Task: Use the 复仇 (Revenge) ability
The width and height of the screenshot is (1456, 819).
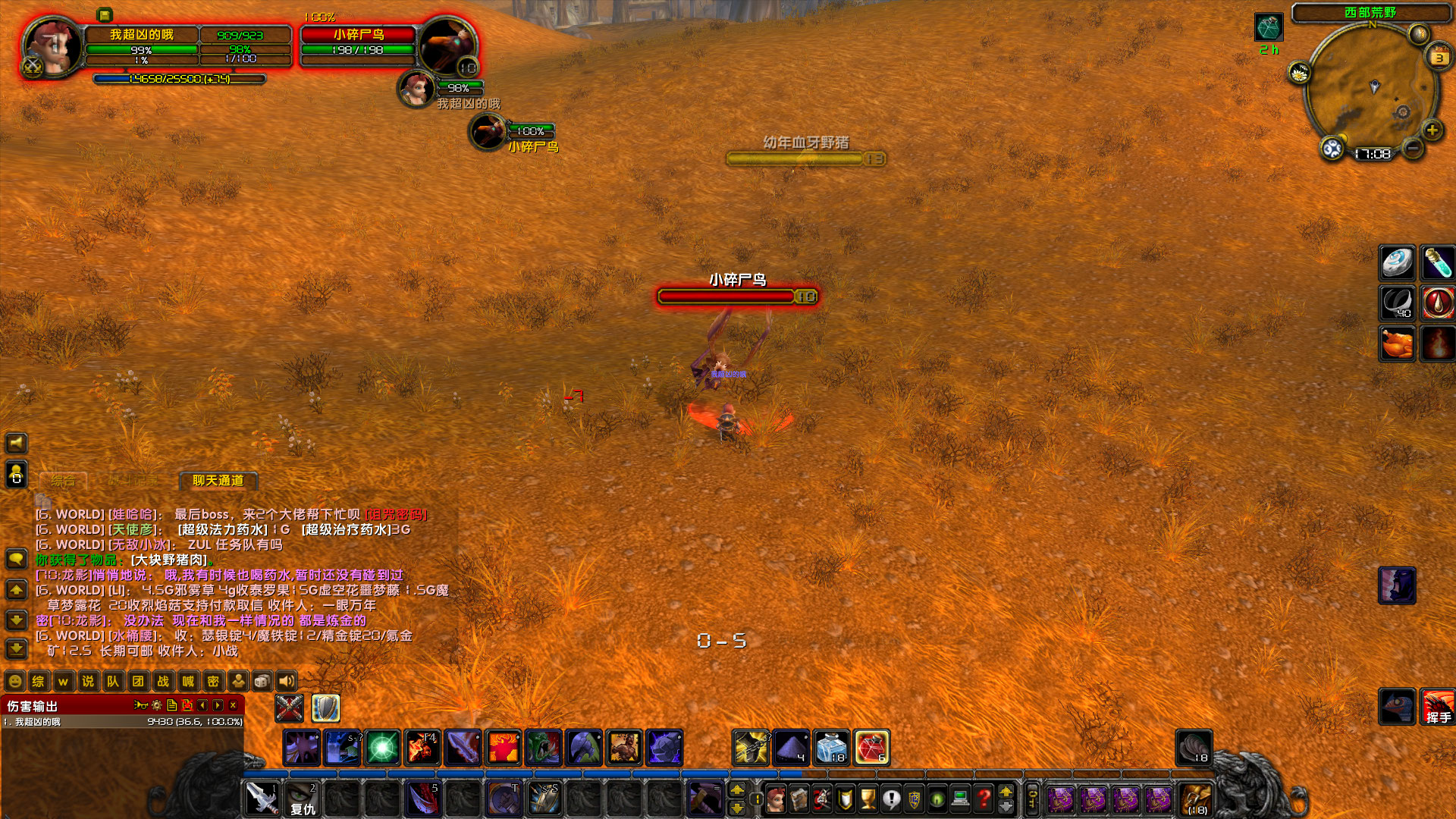Action: 302,800
